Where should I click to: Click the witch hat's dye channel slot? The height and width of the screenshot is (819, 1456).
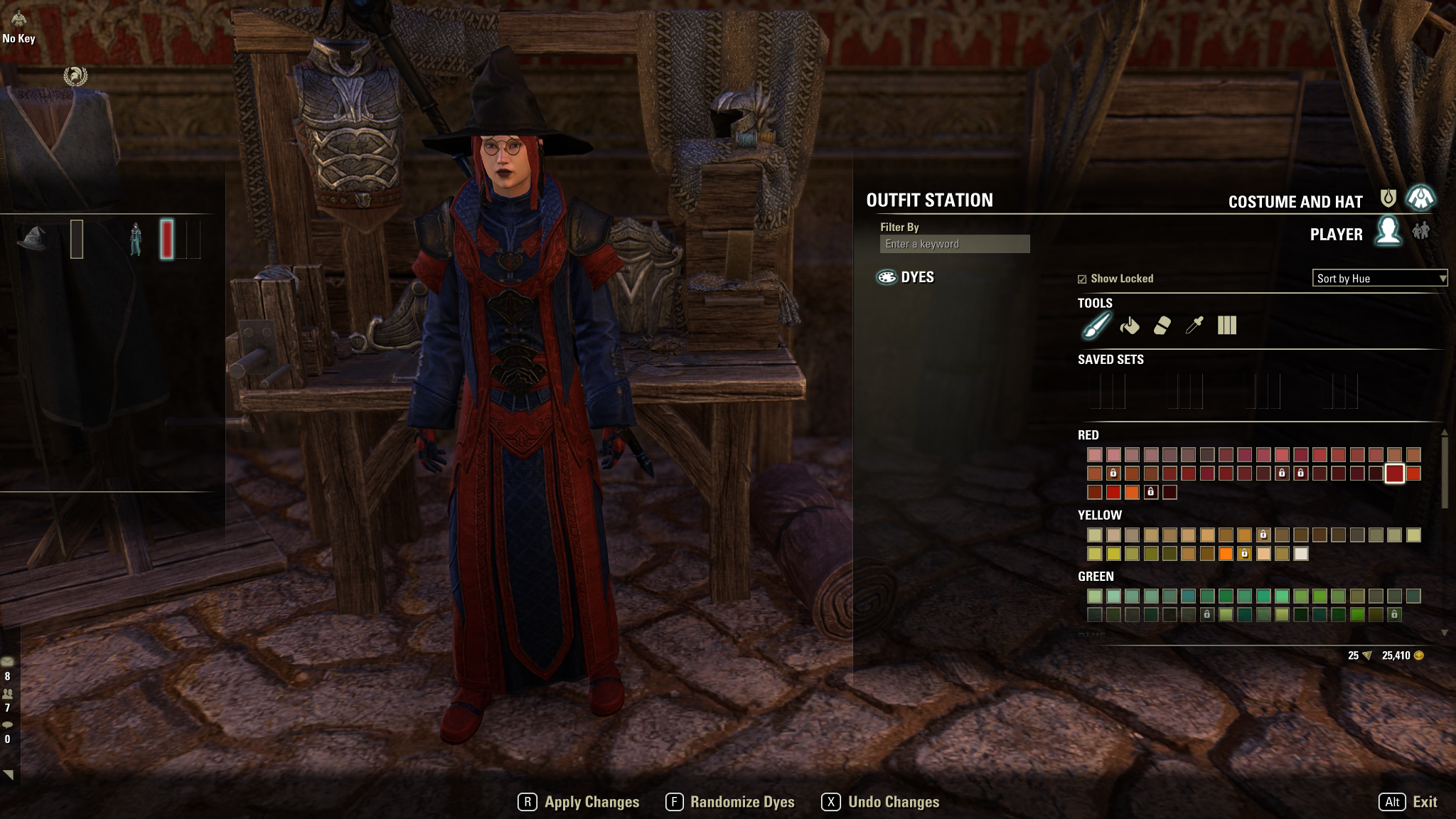tap(77, 239)
